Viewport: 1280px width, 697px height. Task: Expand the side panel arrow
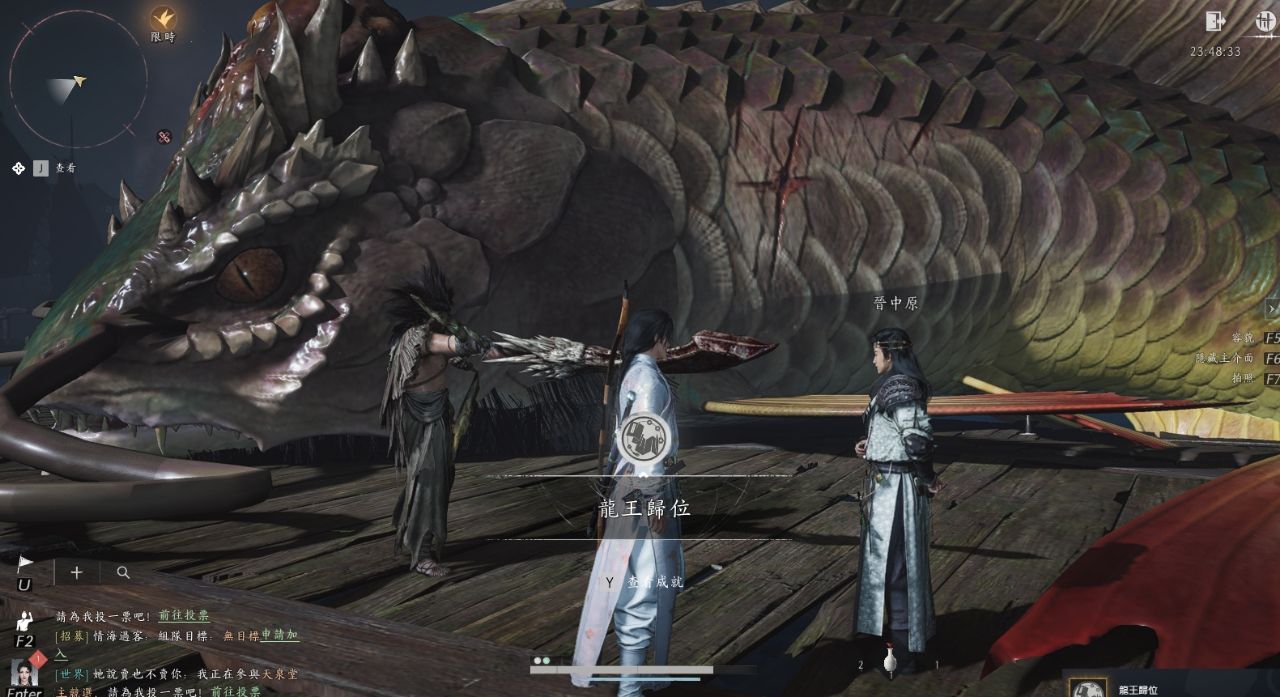pos(1273,309)
